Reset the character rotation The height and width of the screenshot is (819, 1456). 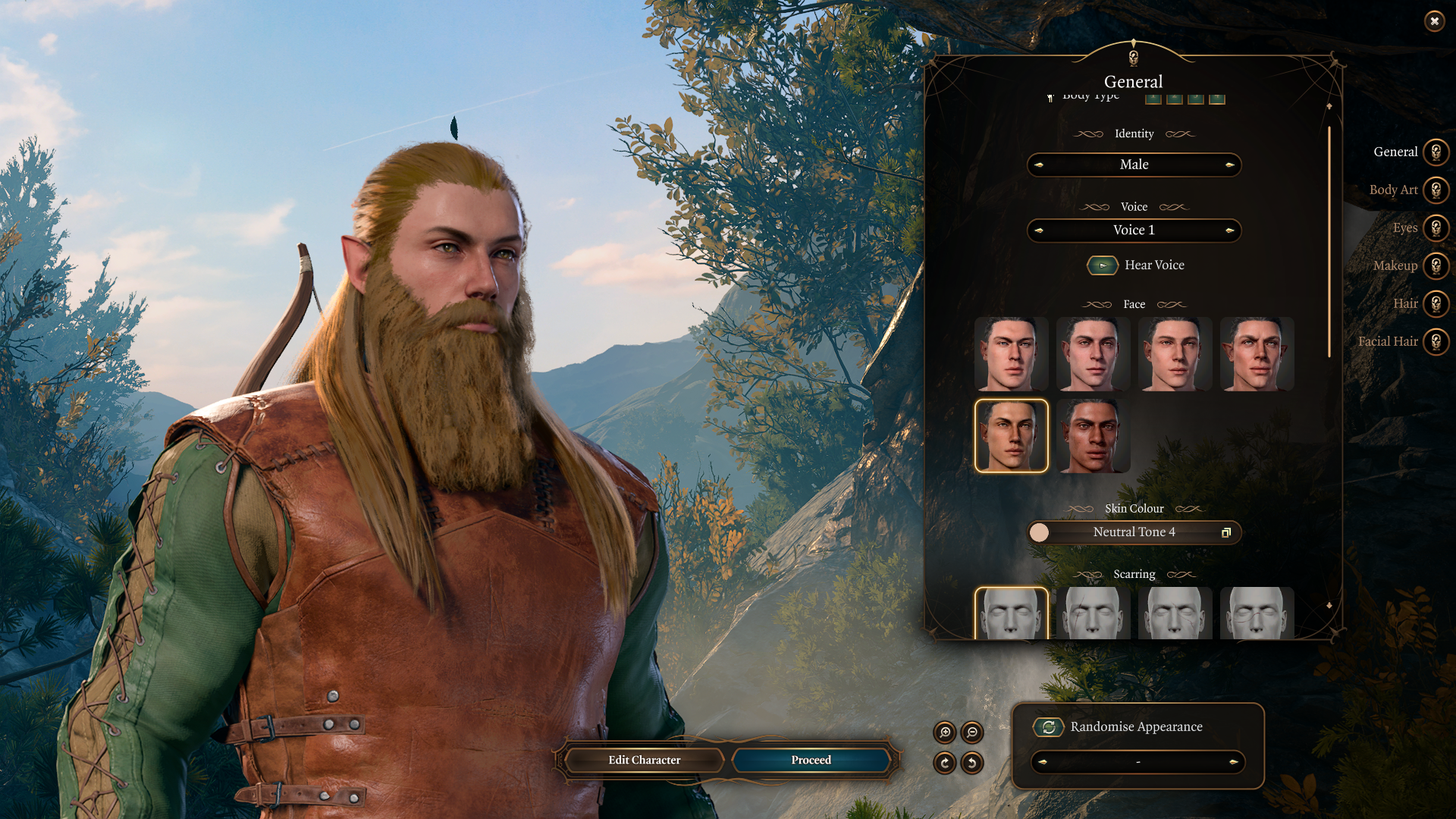click(971, 762)
